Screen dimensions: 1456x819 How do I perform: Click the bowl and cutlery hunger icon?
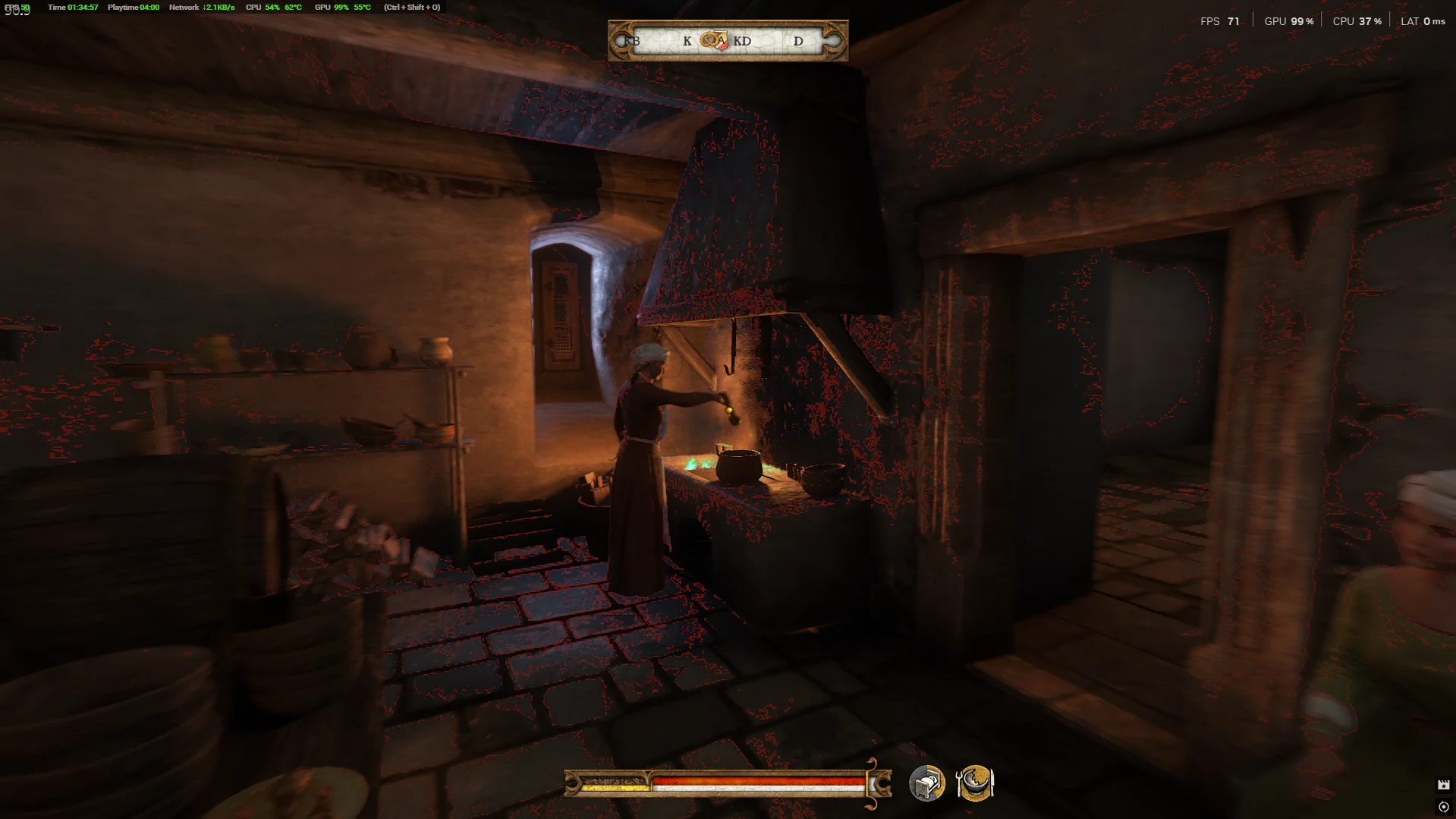tap(975, 783)
